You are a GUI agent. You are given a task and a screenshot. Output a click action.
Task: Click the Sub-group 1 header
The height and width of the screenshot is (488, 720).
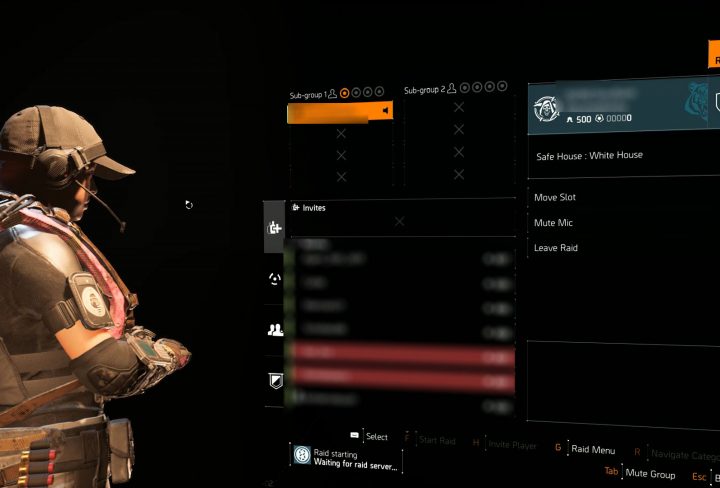click(x=308, y=94)
